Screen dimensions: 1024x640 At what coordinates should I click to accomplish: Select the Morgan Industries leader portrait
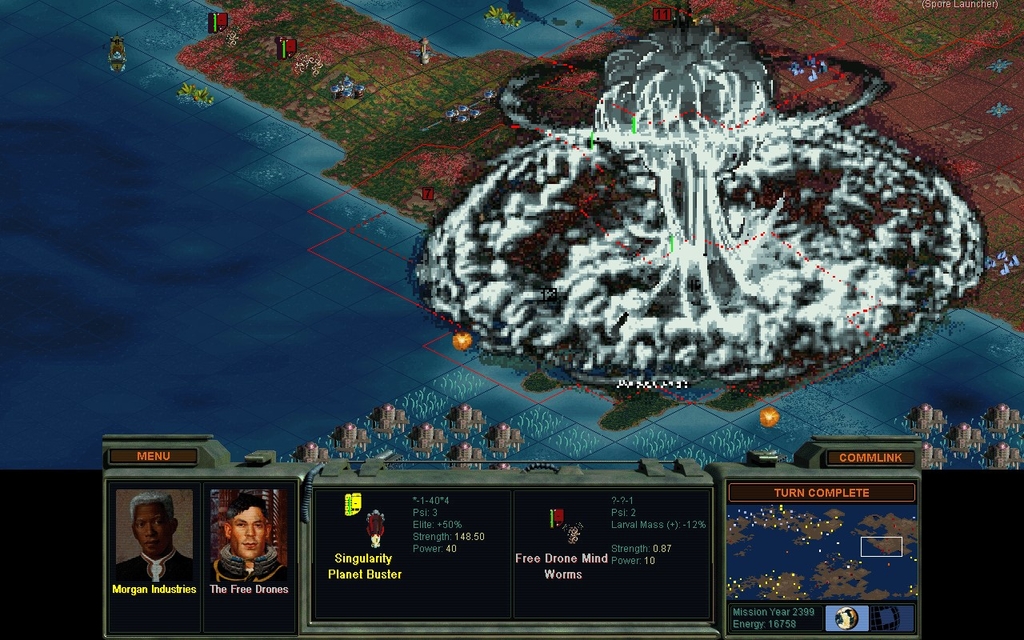tap(154, 535)
